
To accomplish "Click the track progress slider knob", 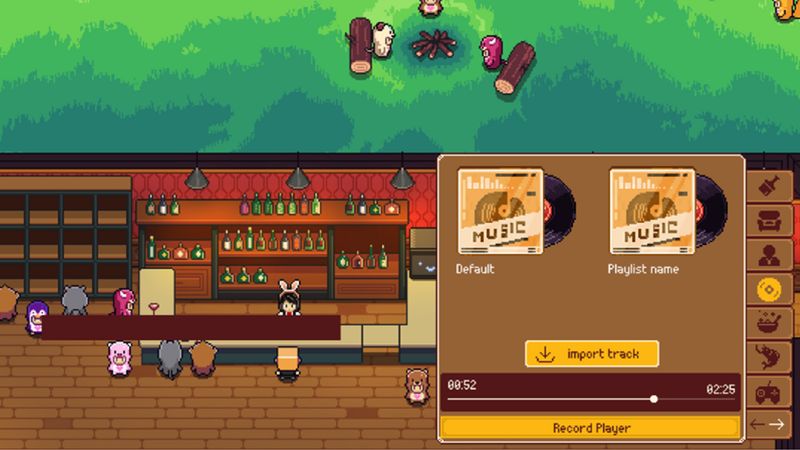I will pos(654,399).
